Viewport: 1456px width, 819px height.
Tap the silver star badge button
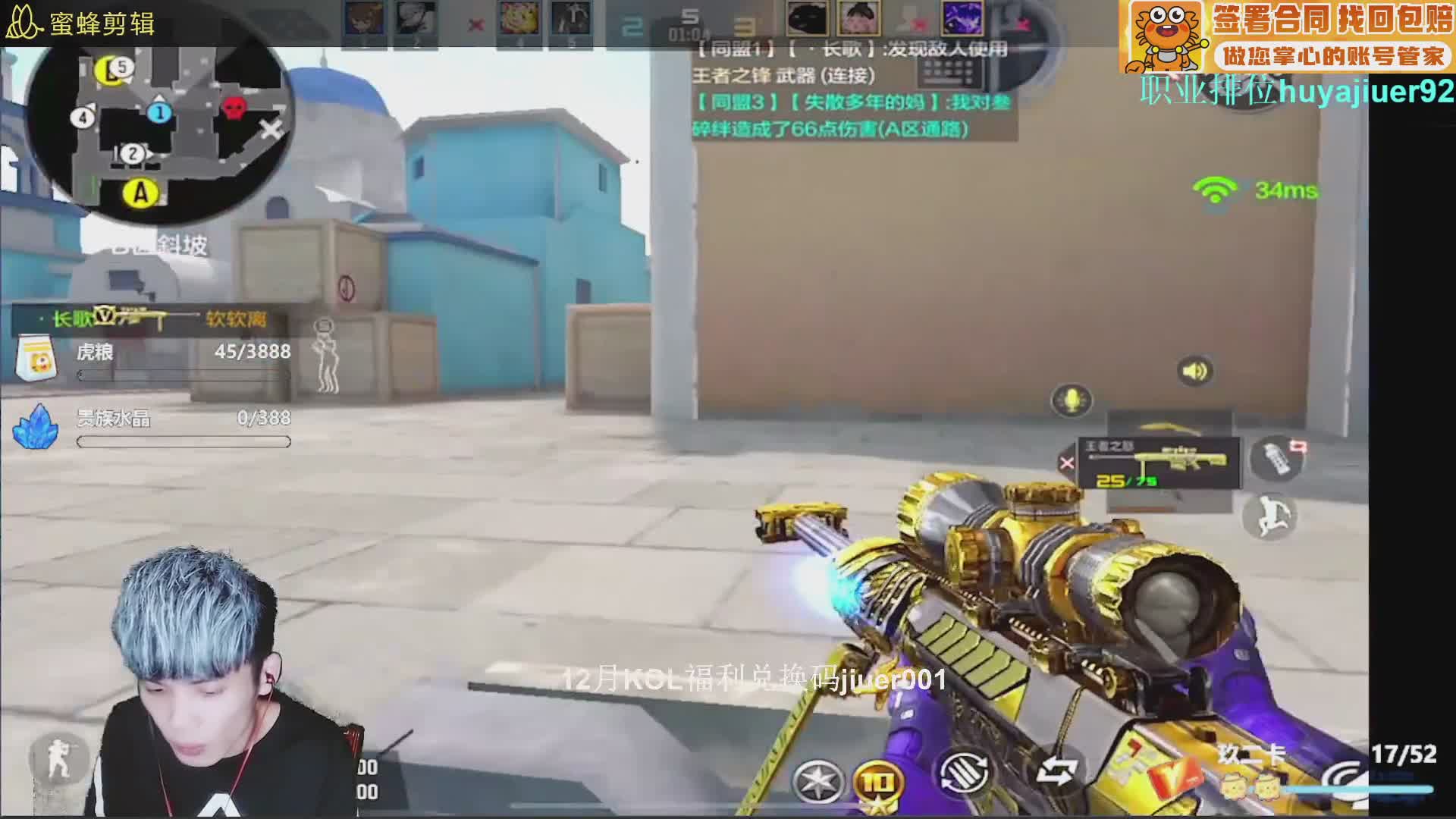[818, 781]
